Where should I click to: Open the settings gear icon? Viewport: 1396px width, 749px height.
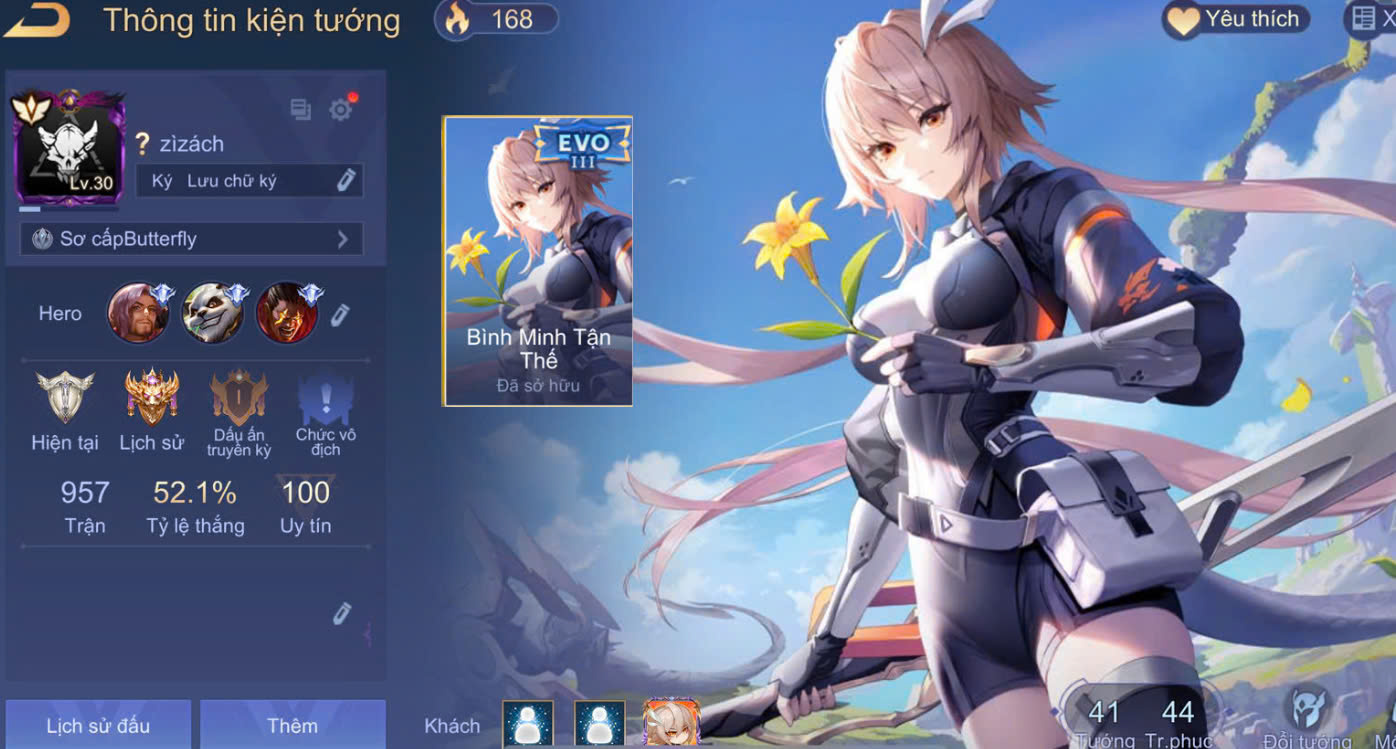coord(341,109)
